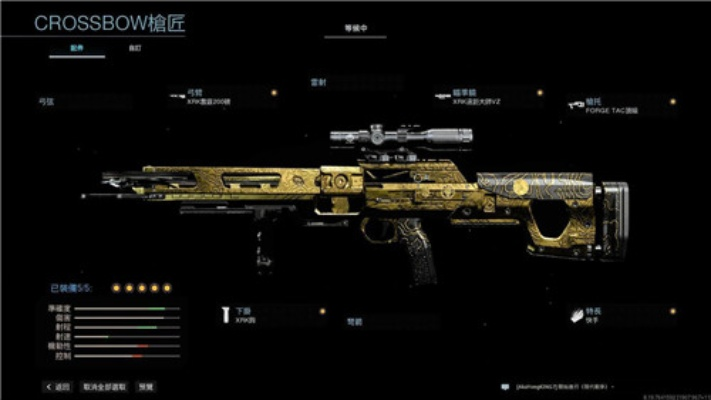This screenshot has width=711, height=400.
Task: Go back with the 返回 button
Action: pos(58,386)
